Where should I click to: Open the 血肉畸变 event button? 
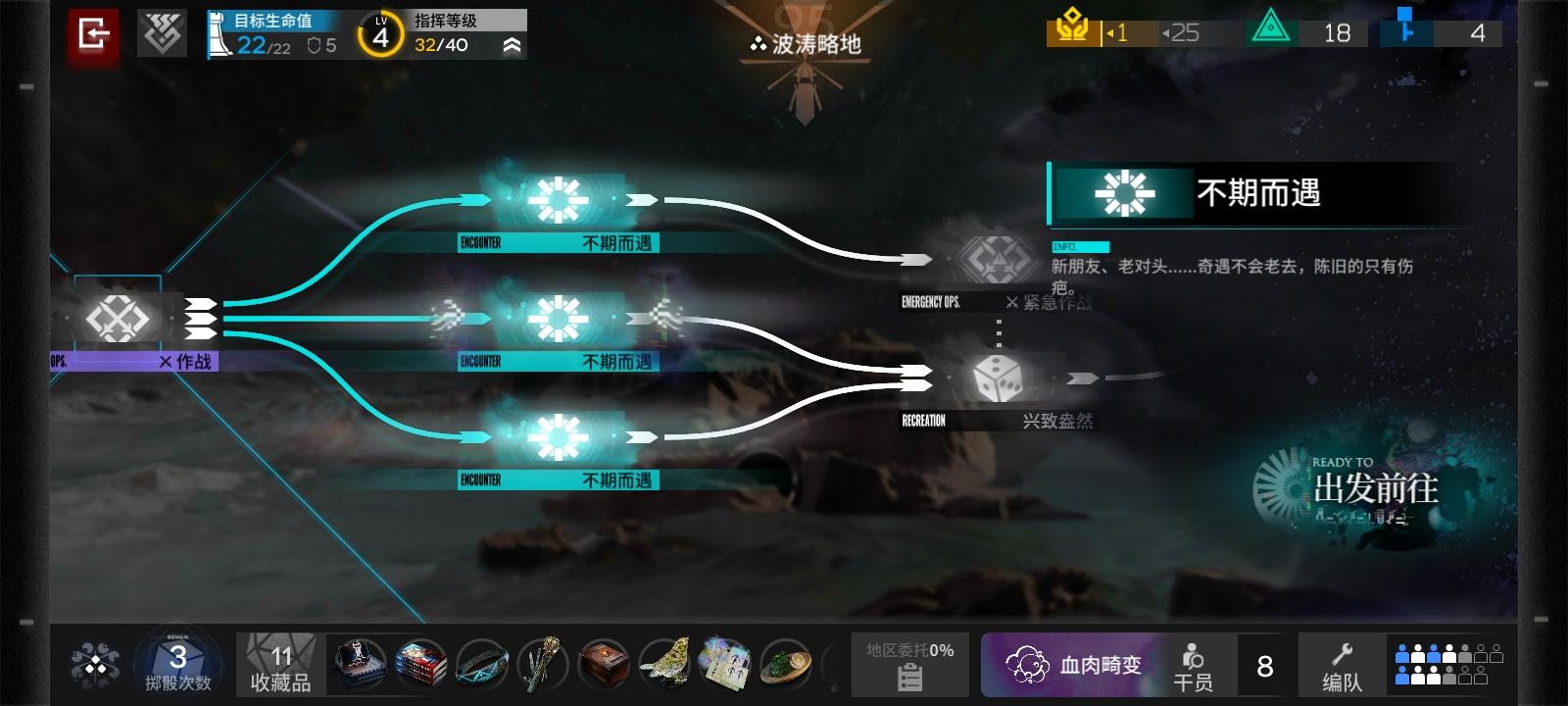point(1075,664)
